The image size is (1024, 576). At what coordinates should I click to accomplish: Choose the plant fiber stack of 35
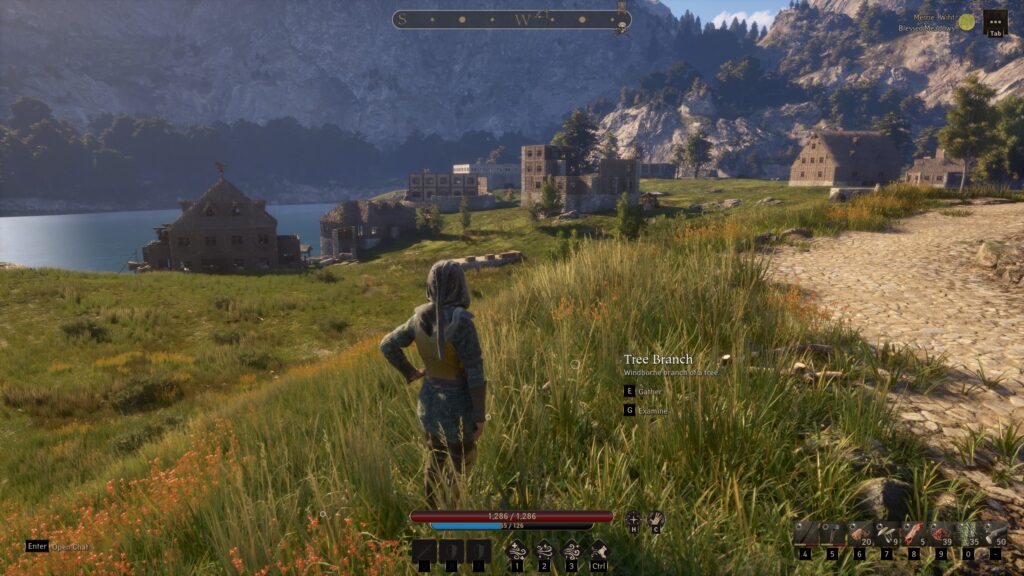967,534
